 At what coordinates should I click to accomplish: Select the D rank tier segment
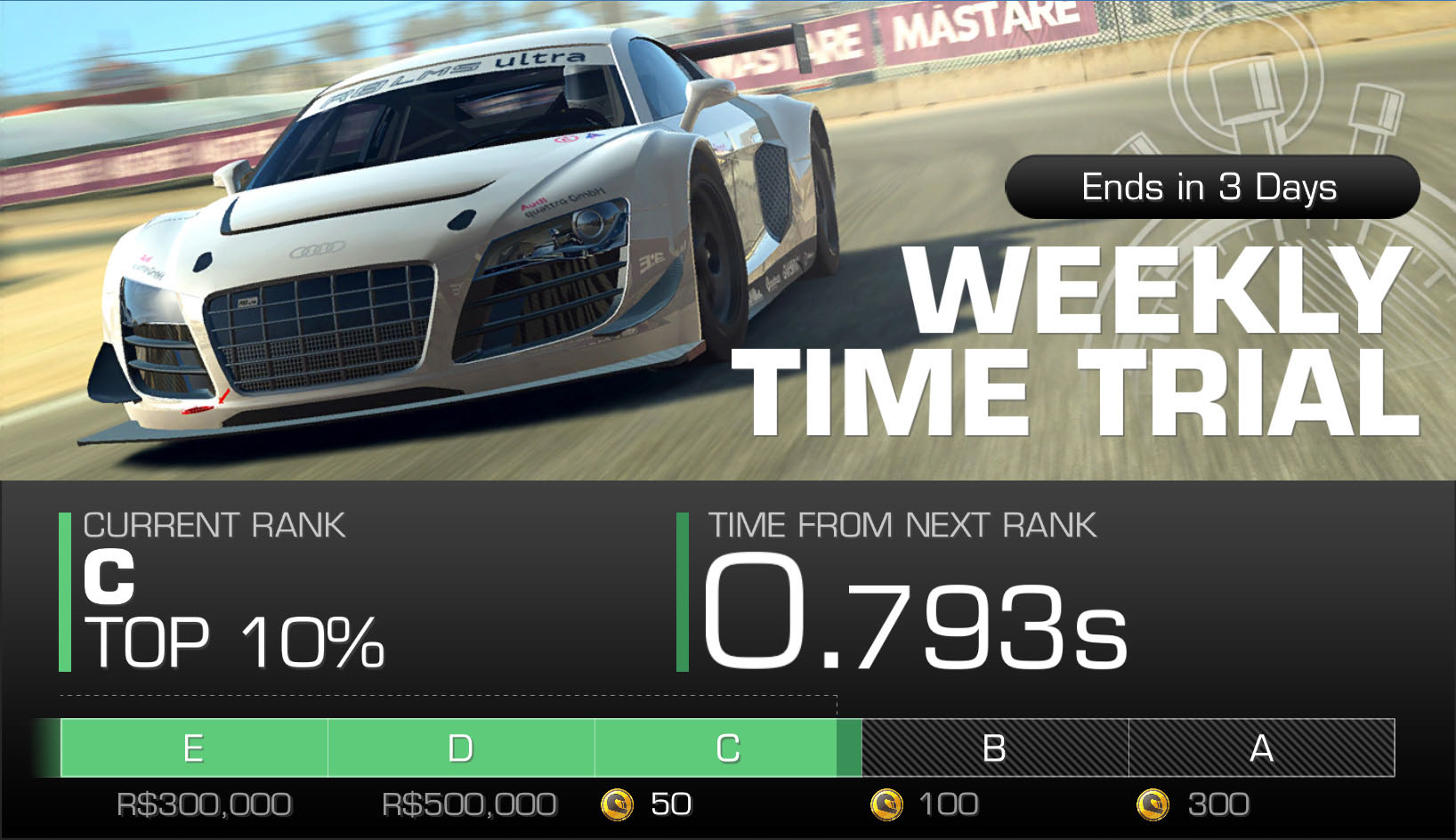coord(461,748)
